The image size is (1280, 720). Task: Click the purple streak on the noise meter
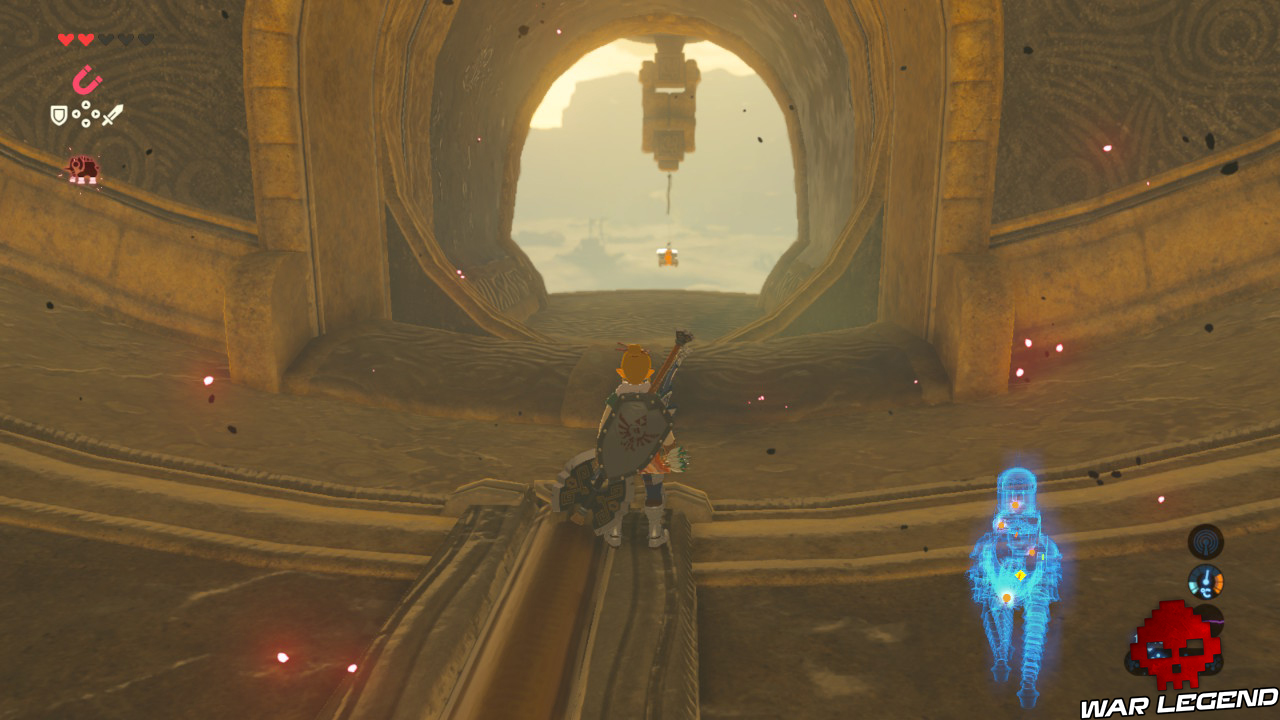point(1214,622)
